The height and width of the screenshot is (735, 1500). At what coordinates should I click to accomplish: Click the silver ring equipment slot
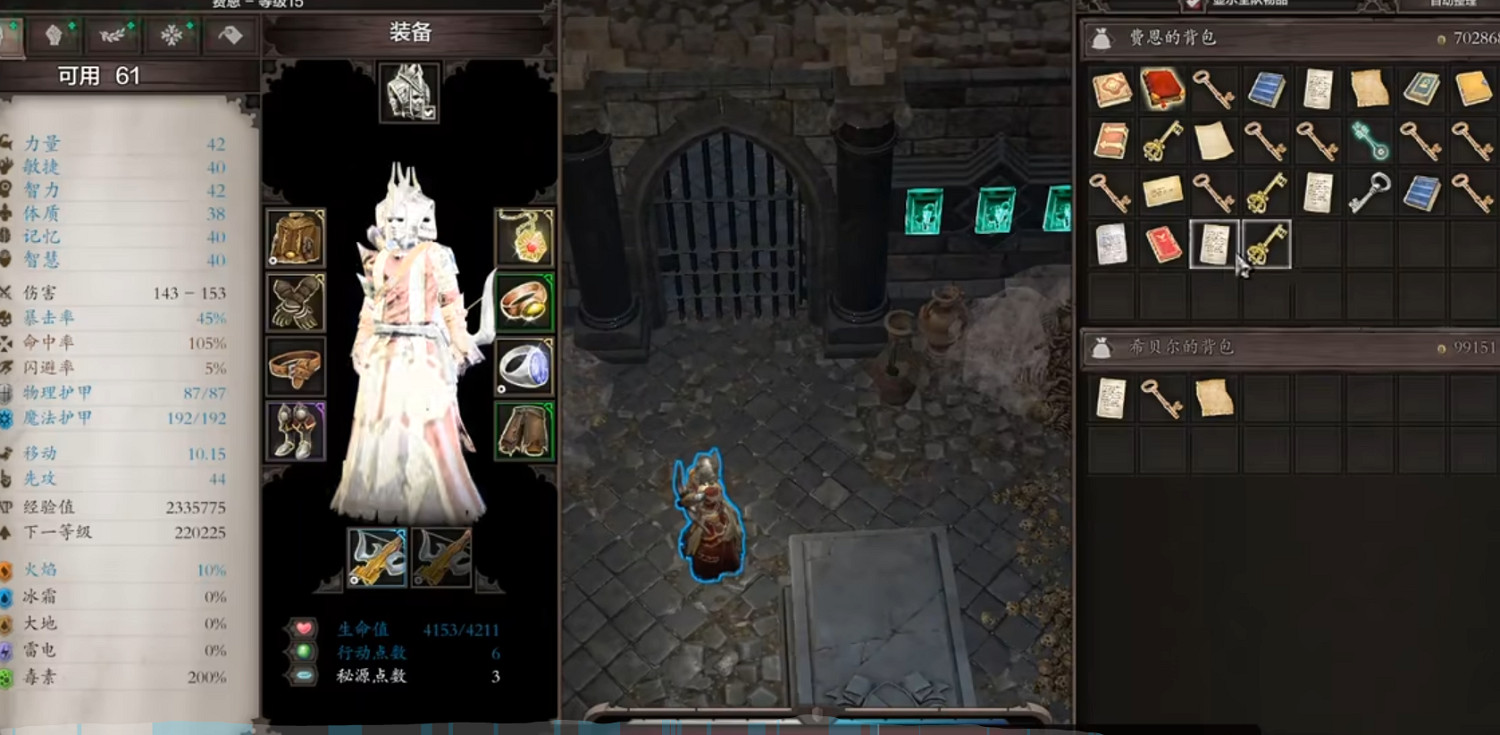(x=526, y=366)
